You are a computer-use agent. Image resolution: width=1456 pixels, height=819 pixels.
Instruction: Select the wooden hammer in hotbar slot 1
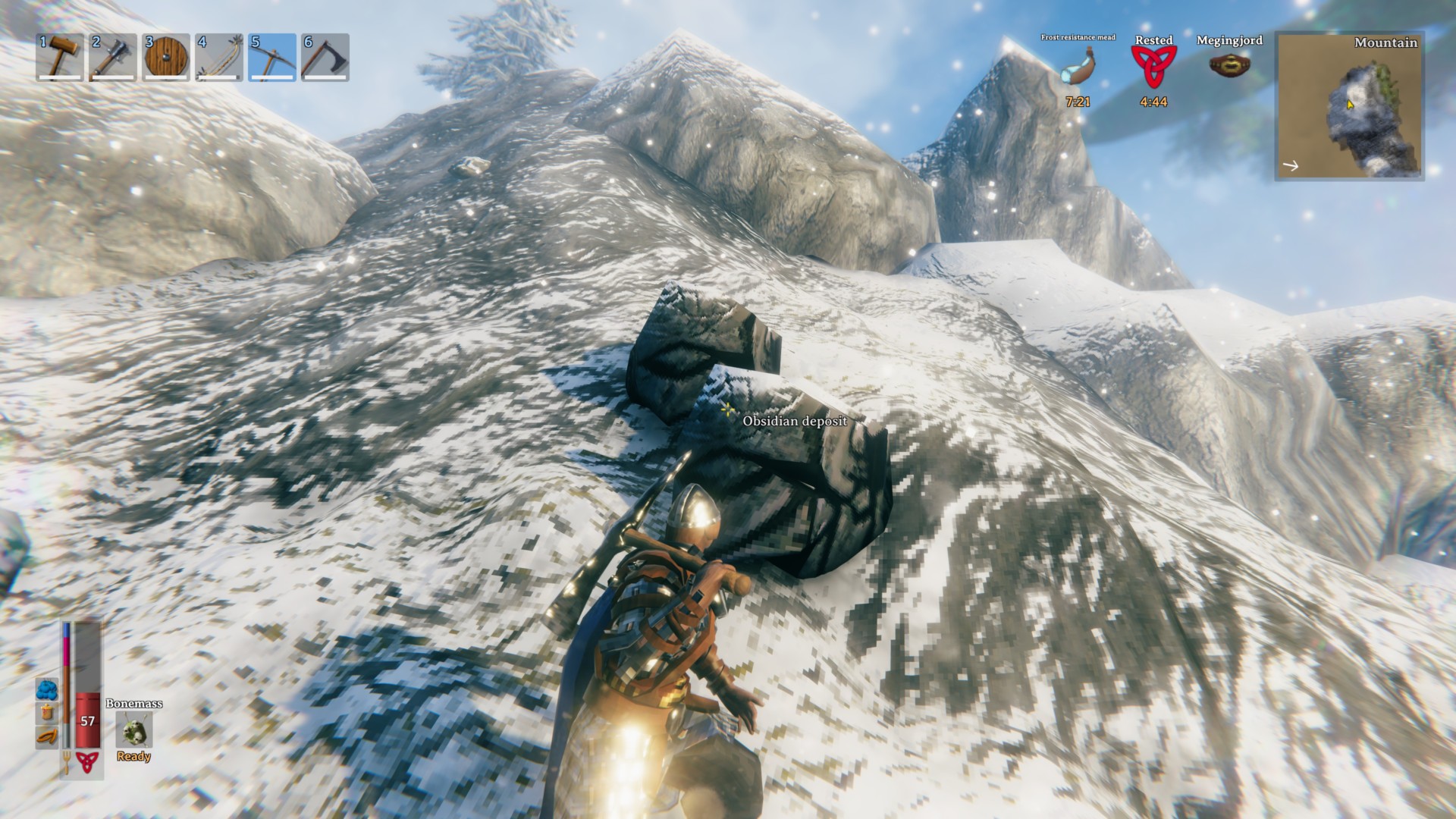60,57
